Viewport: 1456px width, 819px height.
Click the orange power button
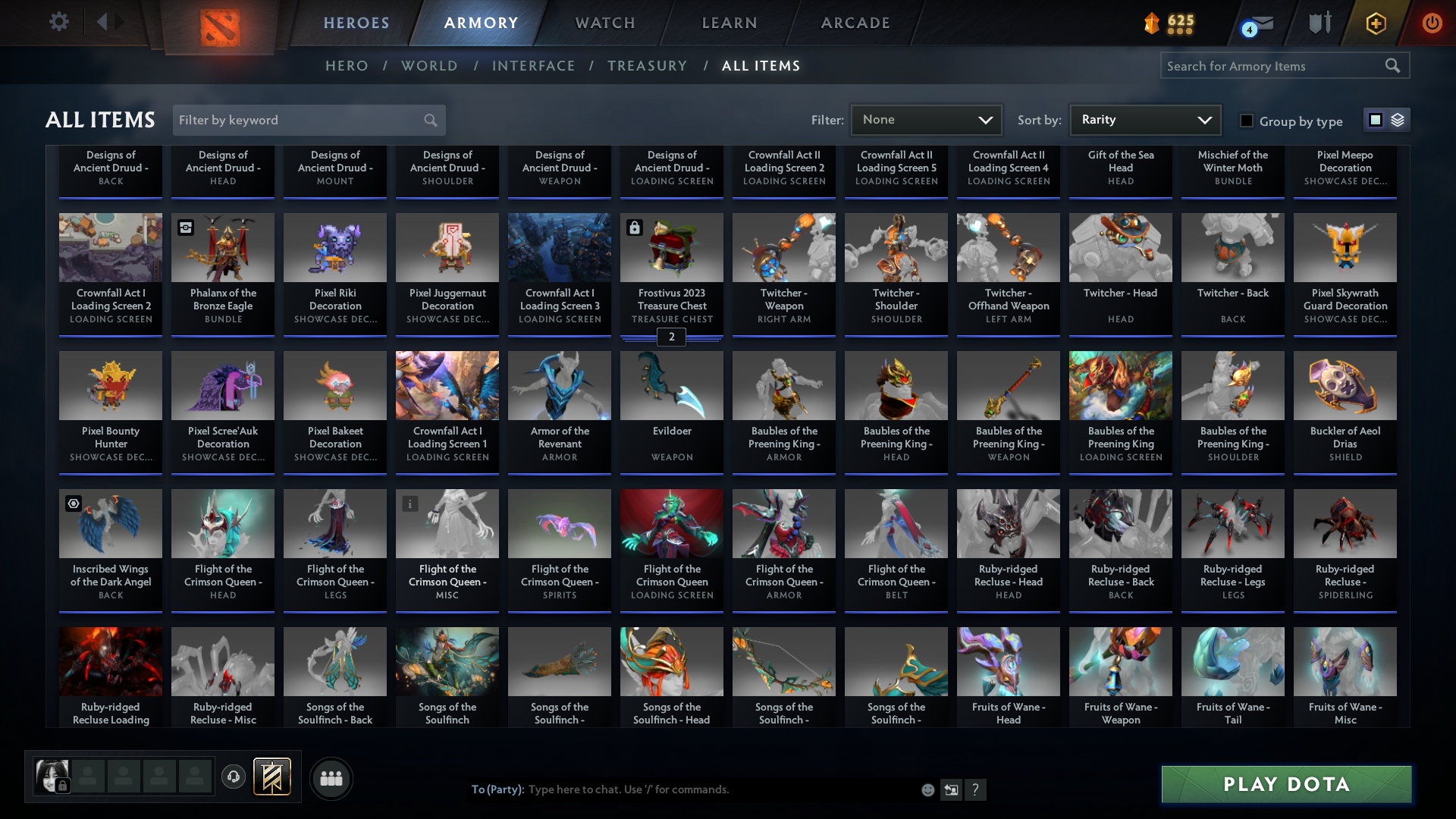1432,23
